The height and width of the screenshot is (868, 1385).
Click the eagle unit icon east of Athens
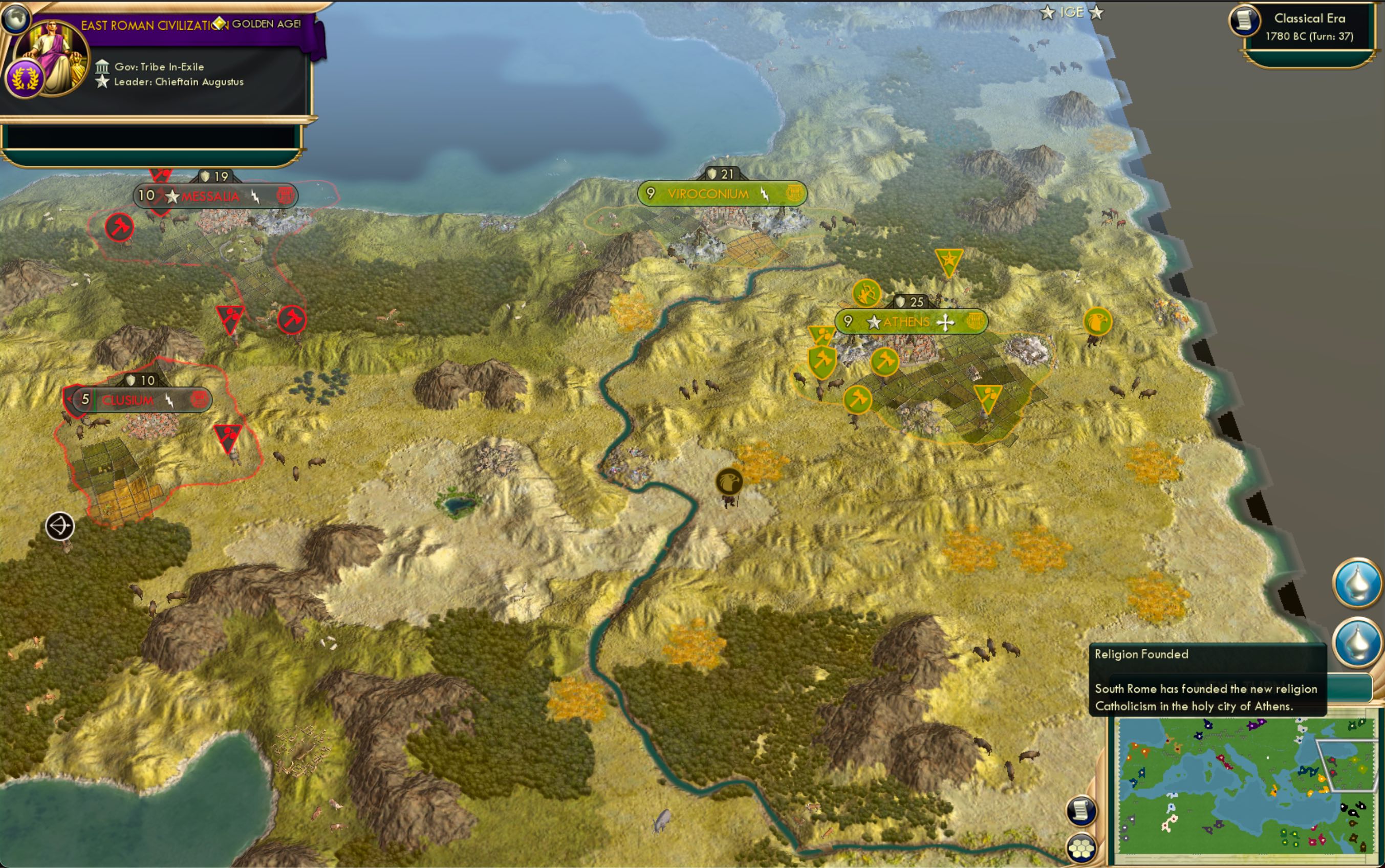pyautogui.click(x=1098, y=322)
